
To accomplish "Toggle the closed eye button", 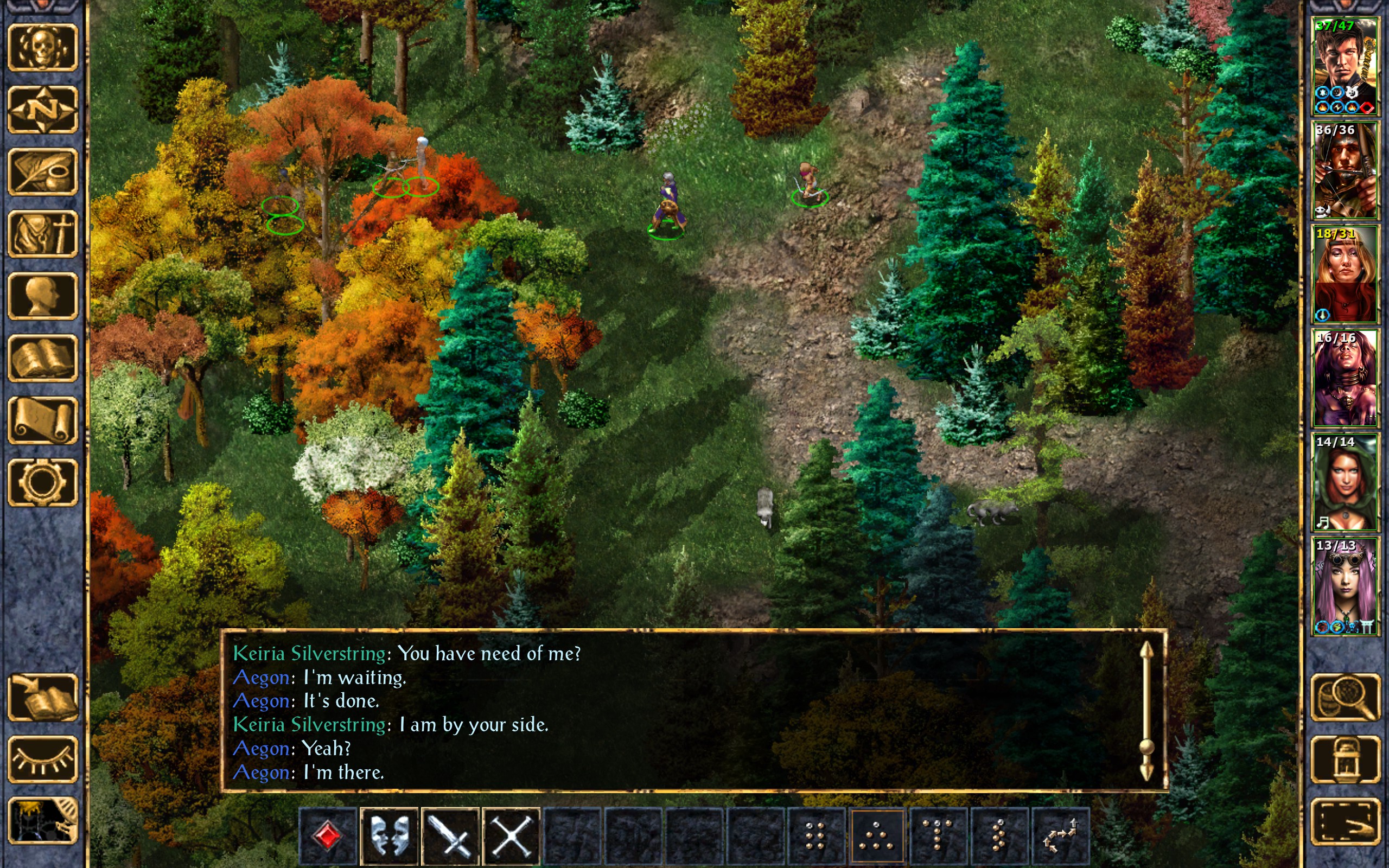I will tap(42, 759).
